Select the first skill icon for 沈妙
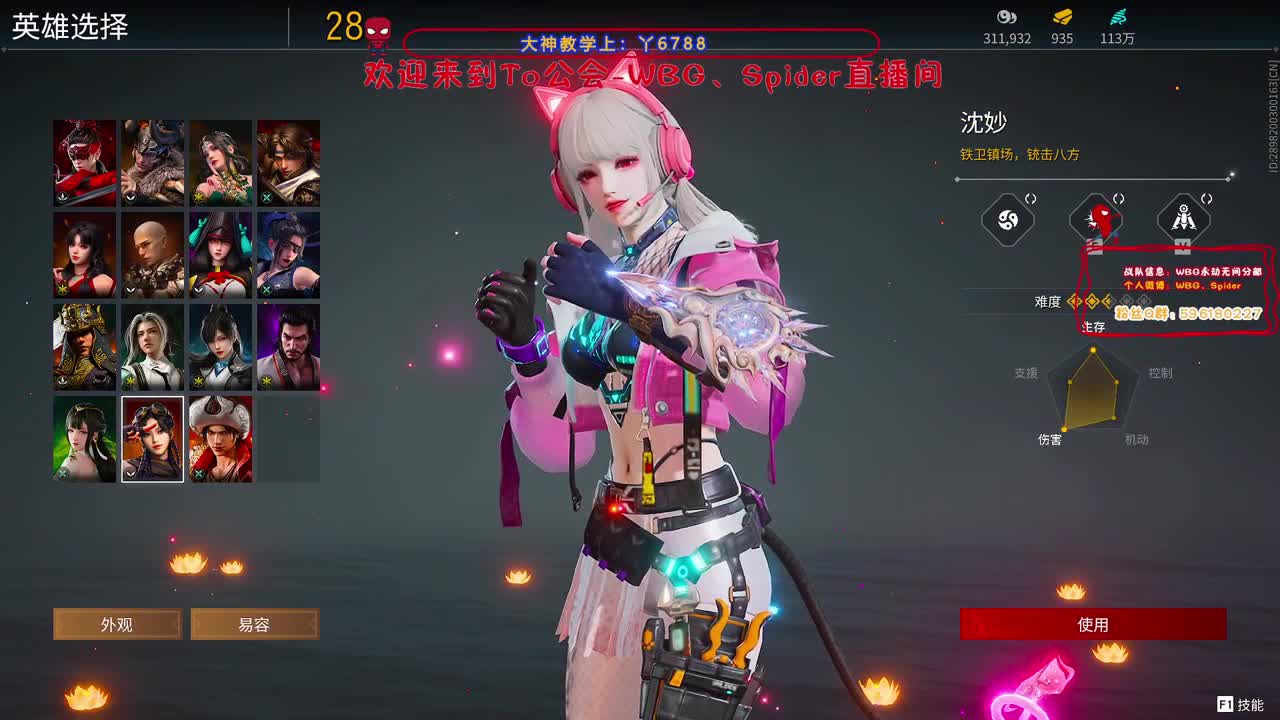This screenshot has height=720, width=1280. [1007, 219]
